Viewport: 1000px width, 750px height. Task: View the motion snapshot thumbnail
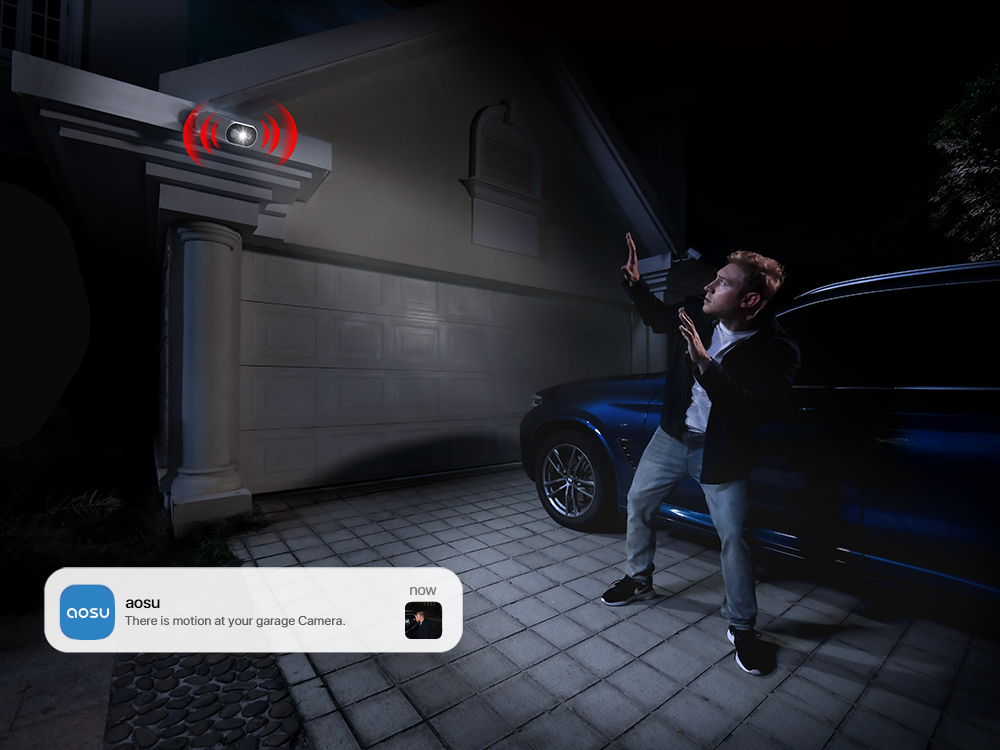point(423,620)
